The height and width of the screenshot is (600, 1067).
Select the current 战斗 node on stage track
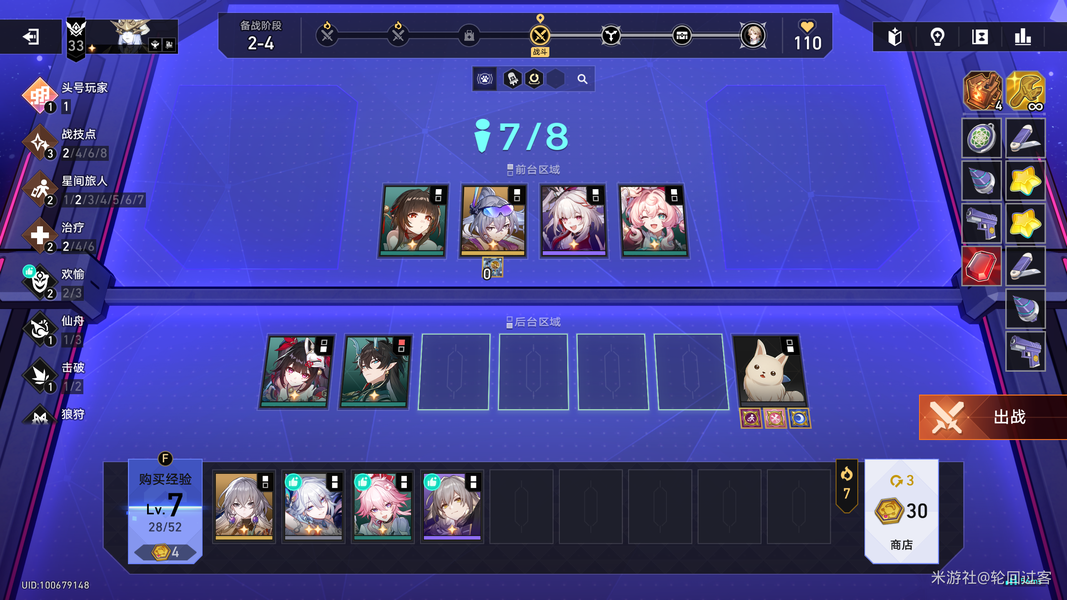[x=540, y=36]
